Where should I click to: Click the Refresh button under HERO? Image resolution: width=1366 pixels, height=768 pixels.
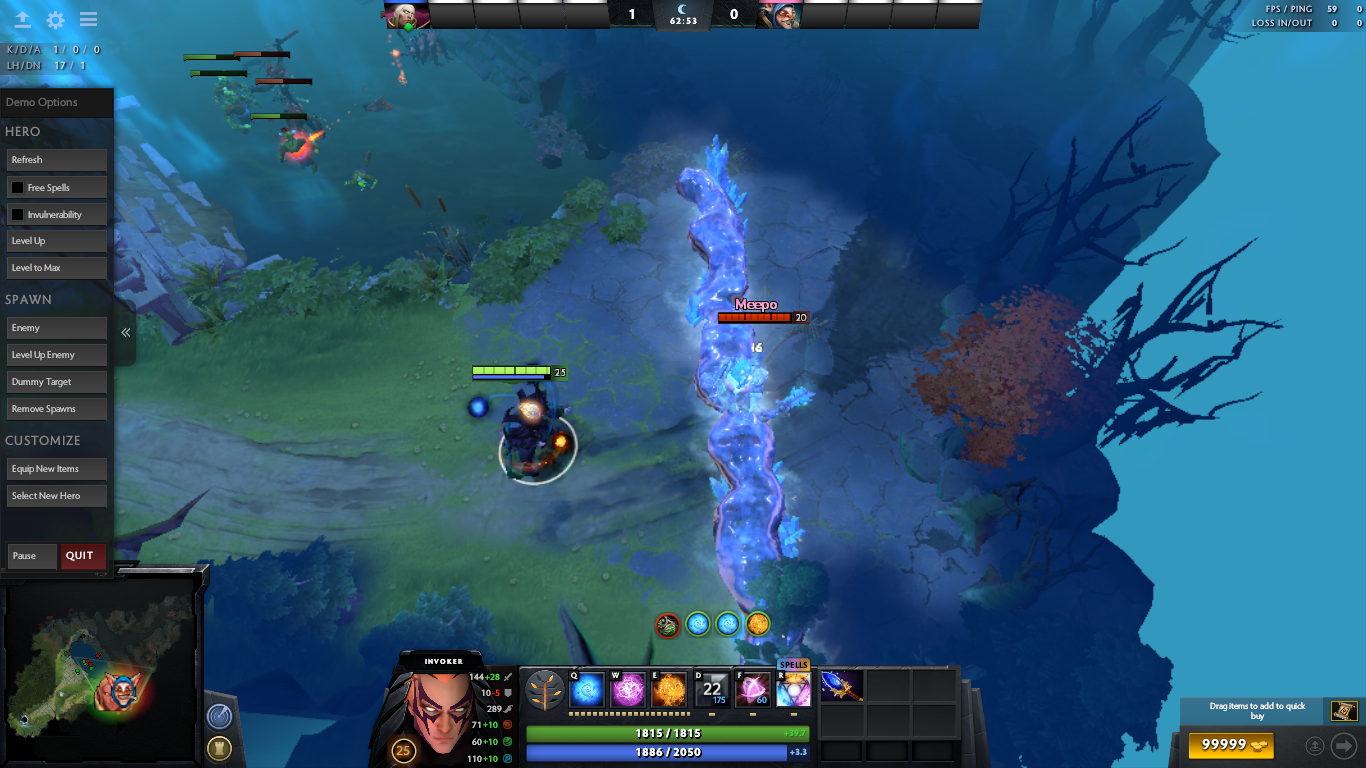(x=56, y=160)
